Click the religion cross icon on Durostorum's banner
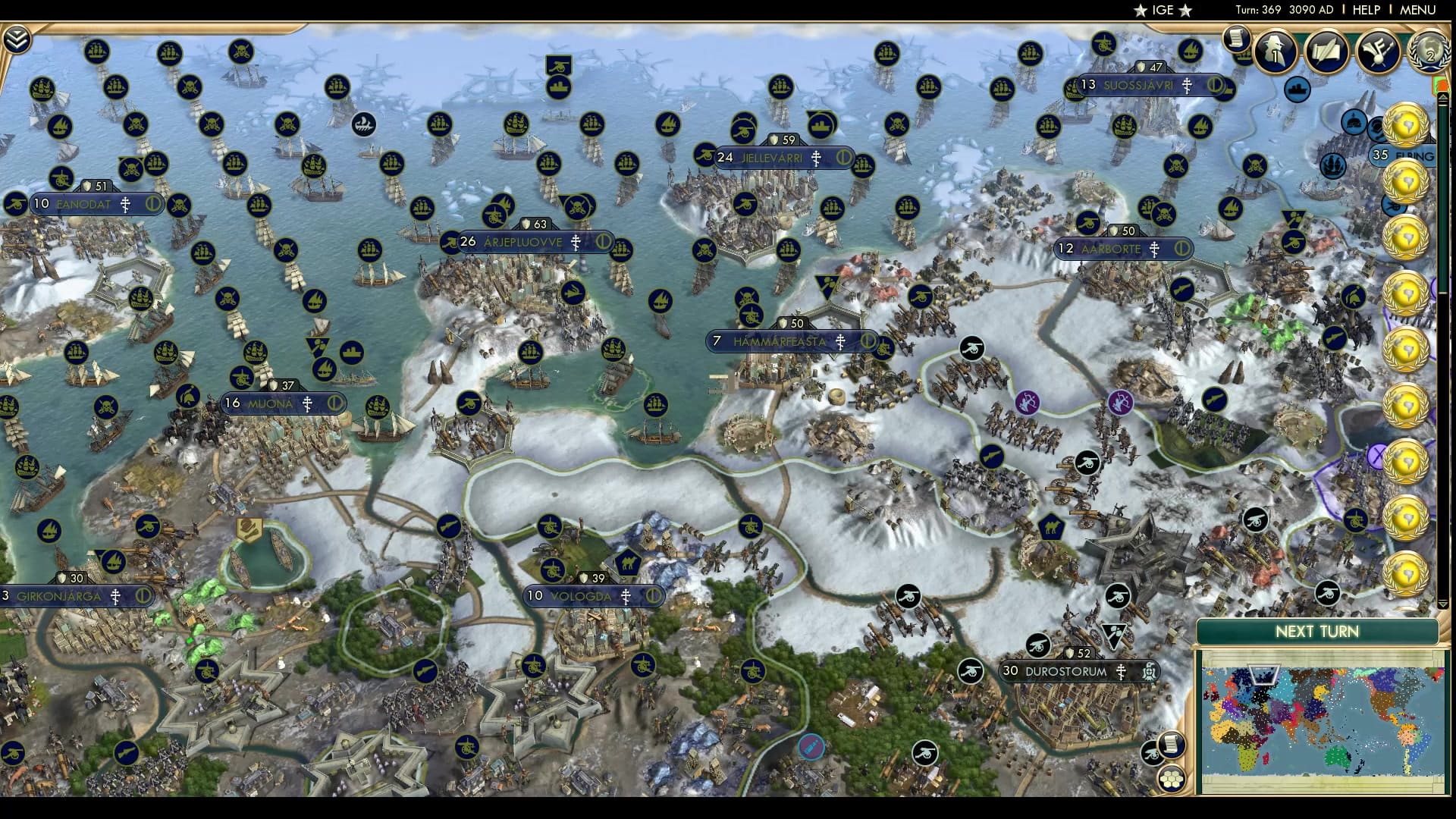The height and width of the screenshot is (819, 1456). click(x=1120, y=670)
